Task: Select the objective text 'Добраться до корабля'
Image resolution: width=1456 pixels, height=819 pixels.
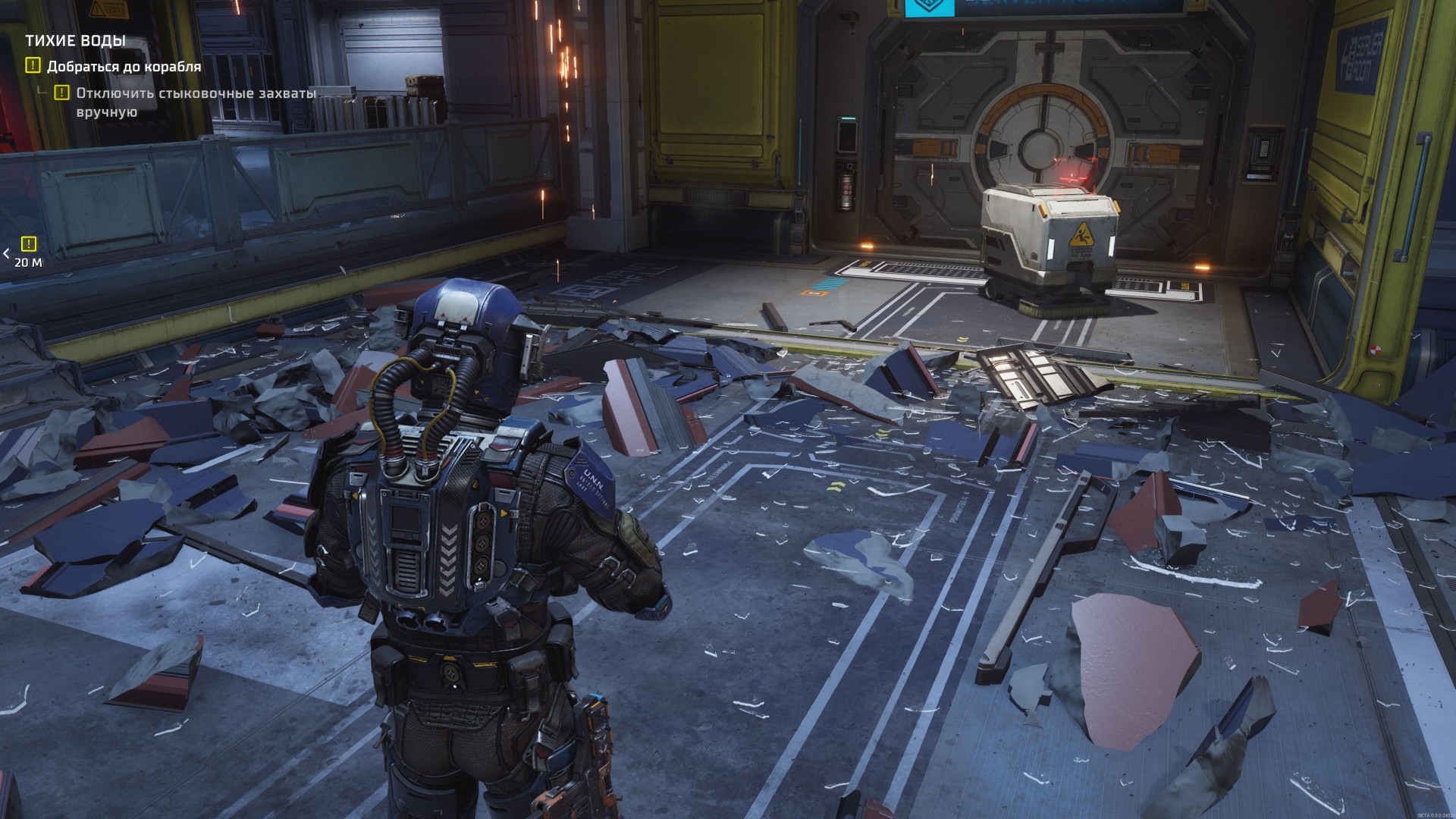Action: pos(124,67)
